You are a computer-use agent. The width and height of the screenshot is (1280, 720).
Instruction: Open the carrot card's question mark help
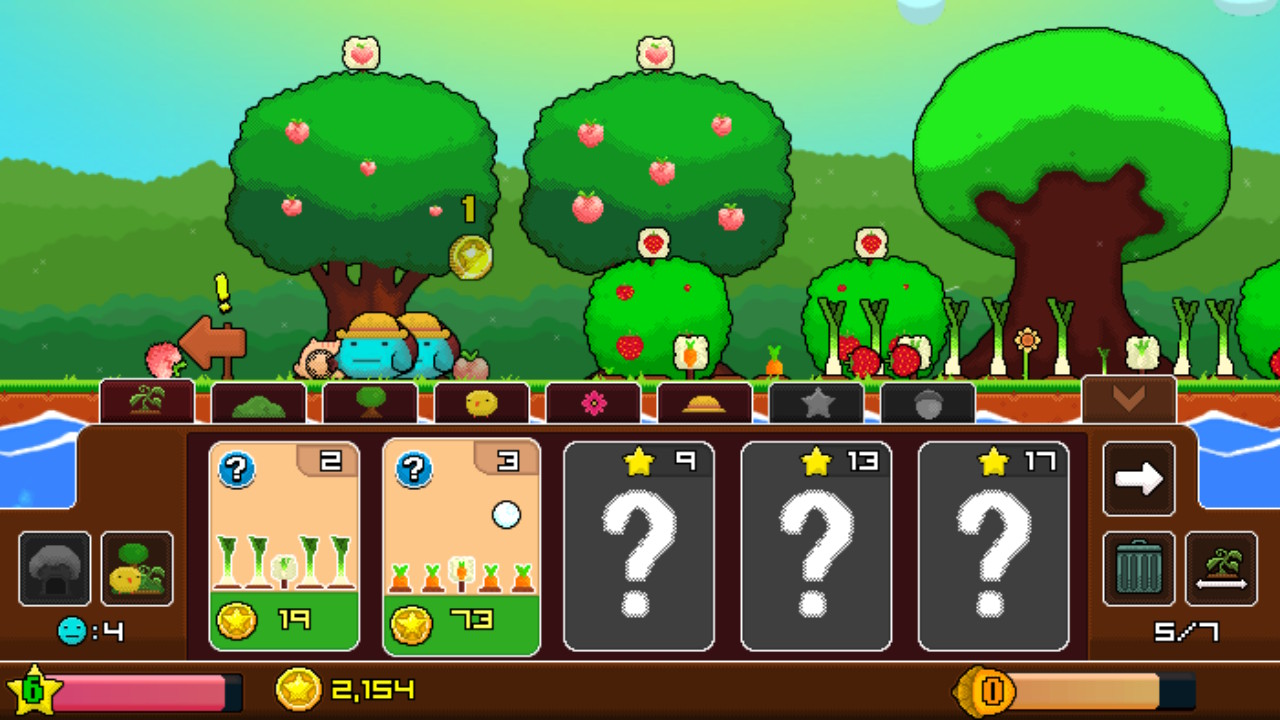coord(414,468)
